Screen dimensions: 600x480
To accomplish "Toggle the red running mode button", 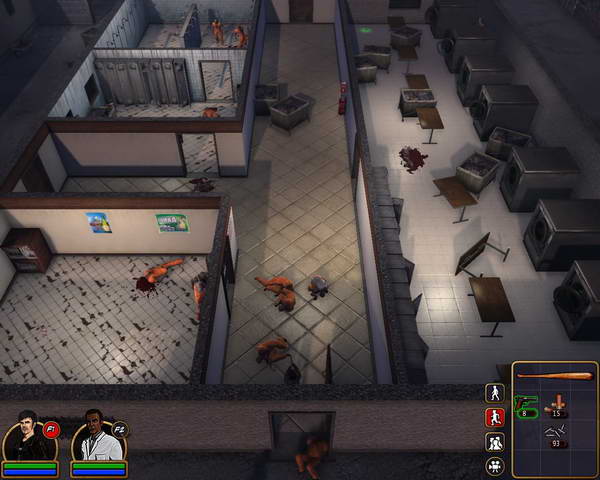I will click(494, 417).
